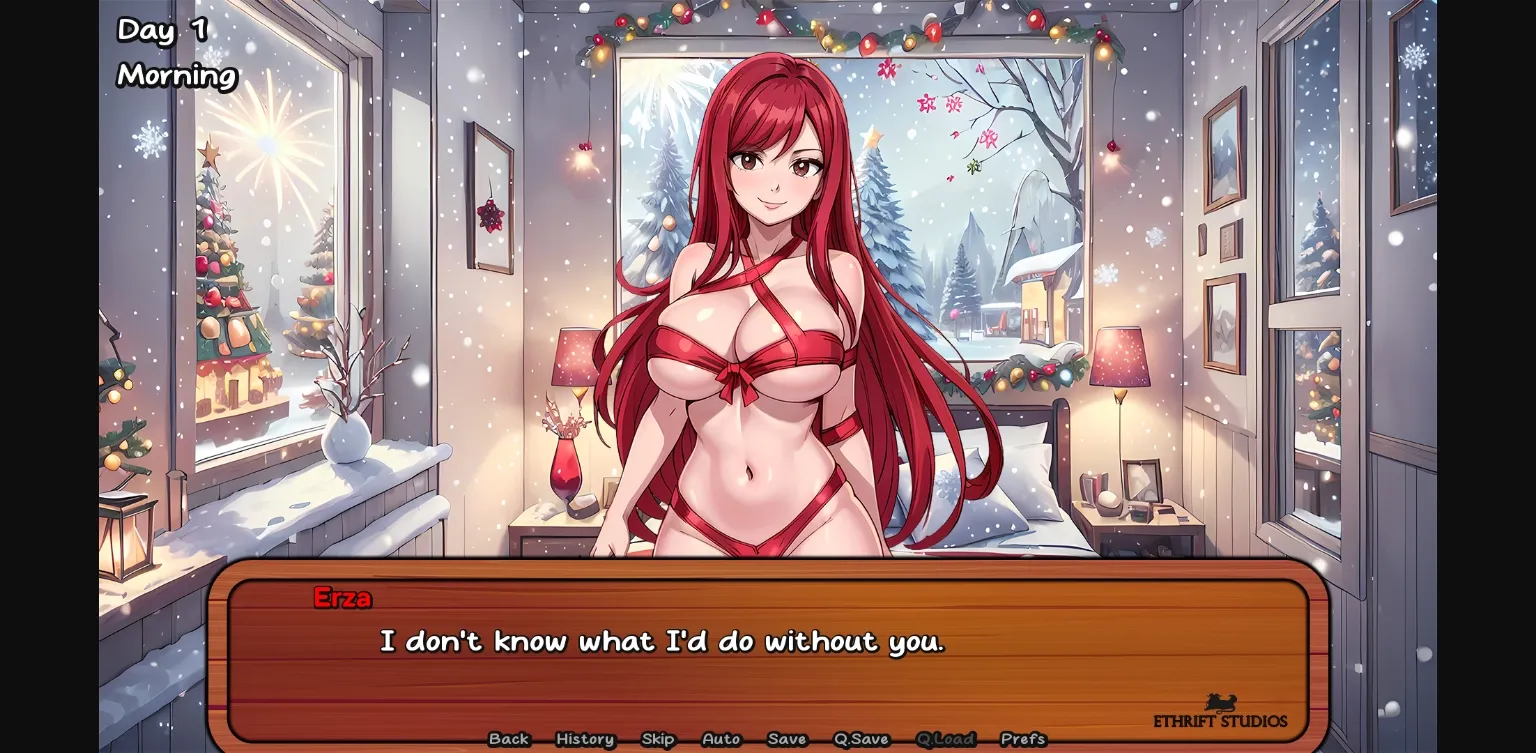1536x753 pixels.
Task: Click the Day 1 indicator
Action: 161,31
